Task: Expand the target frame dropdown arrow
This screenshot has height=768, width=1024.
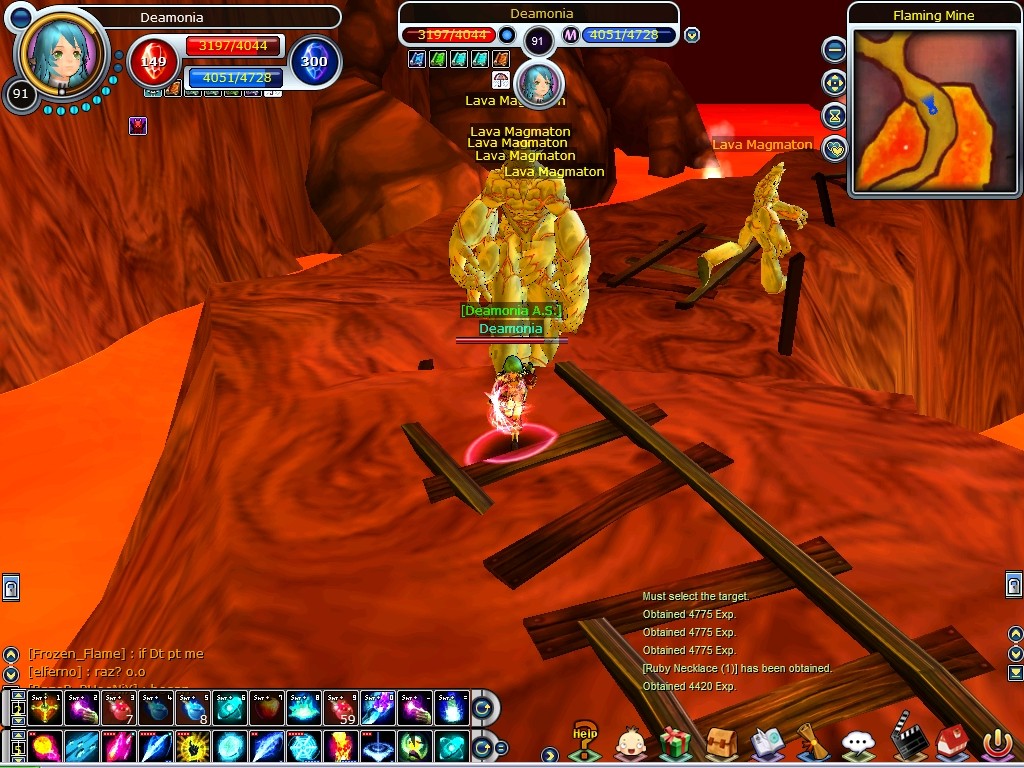Action: click(692, 35)
